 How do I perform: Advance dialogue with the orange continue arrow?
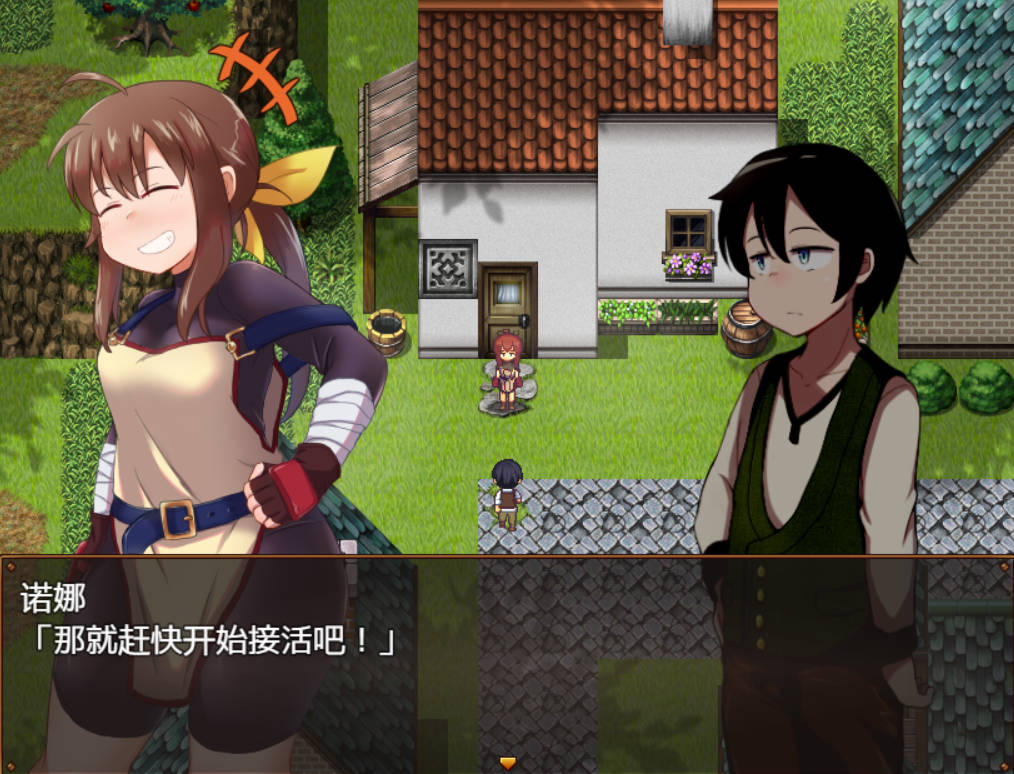pyautogui.click(x=507, y=763)
